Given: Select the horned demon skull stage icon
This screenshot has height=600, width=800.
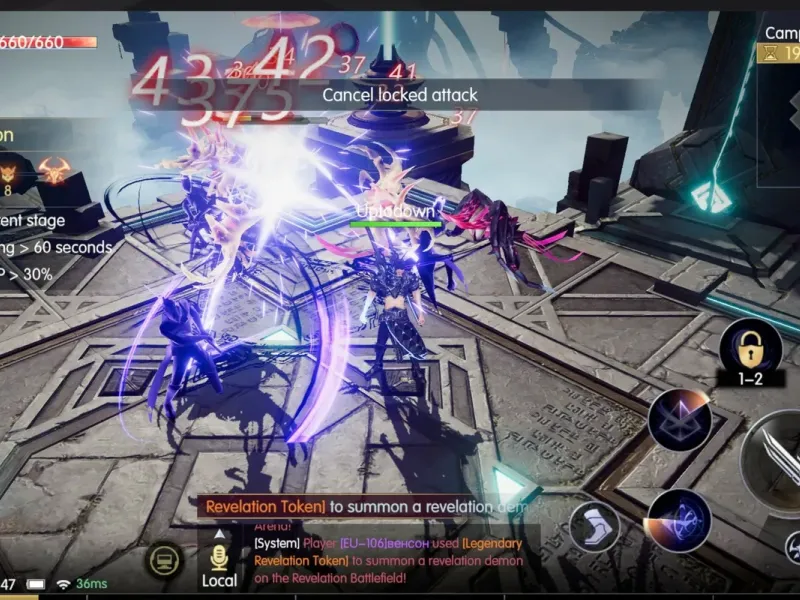Looking at the screenshot, I should point(53,170).
